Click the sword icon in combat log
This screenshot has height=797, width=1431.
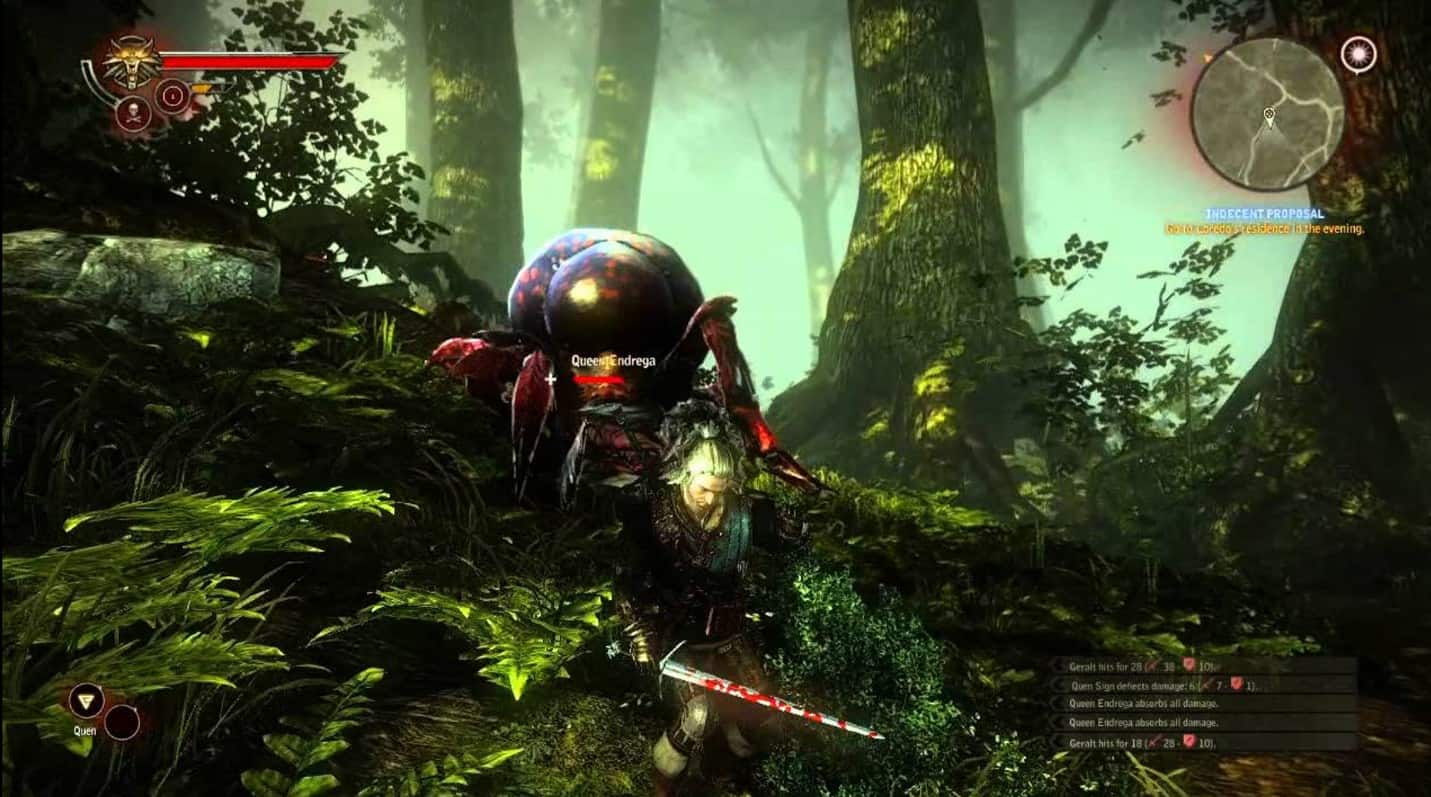tap(1152, 666)
